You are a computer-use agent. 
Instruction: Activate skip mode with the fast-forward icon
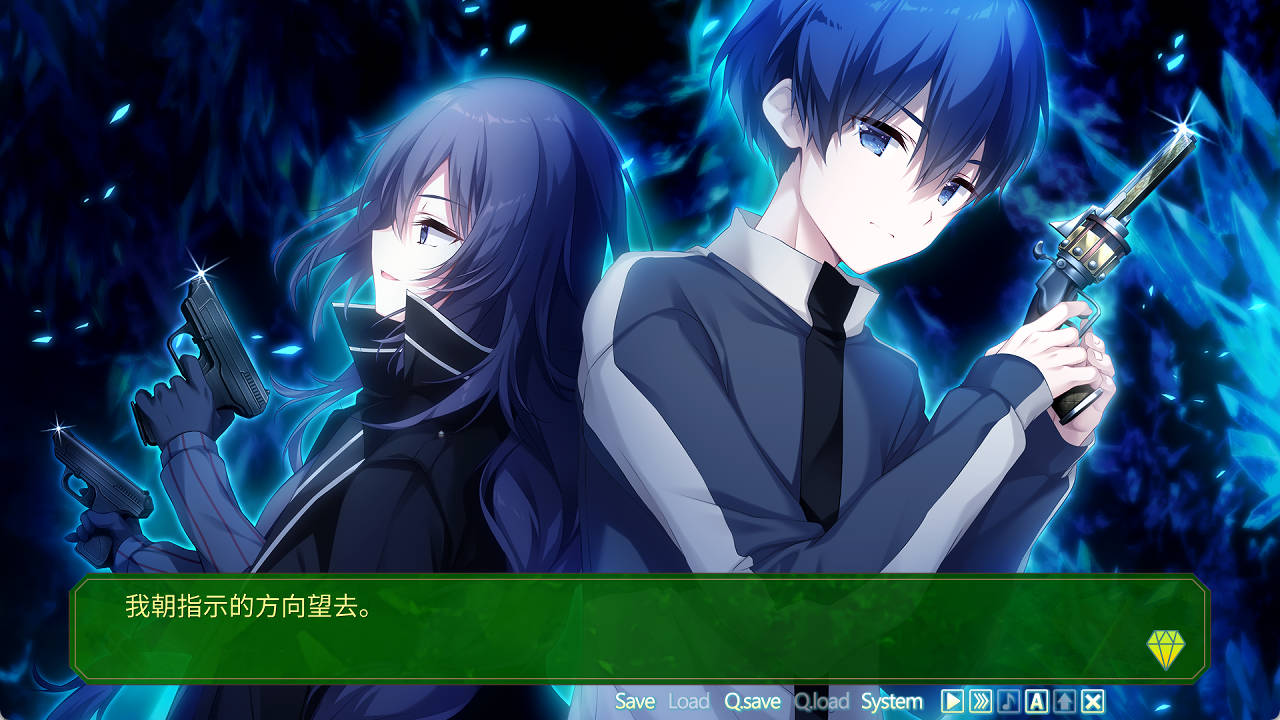pyautogui.click(x=982, y=701)
